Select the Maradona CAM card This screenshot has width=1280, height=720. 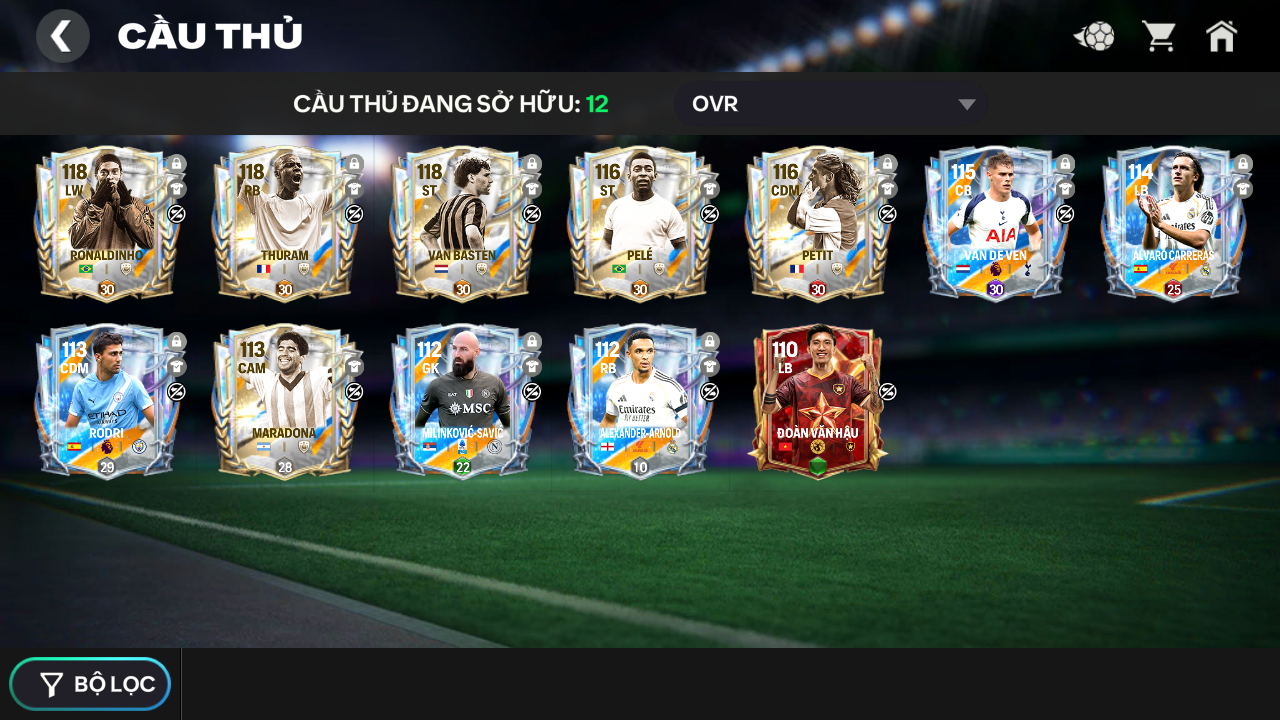click(284, 402)
